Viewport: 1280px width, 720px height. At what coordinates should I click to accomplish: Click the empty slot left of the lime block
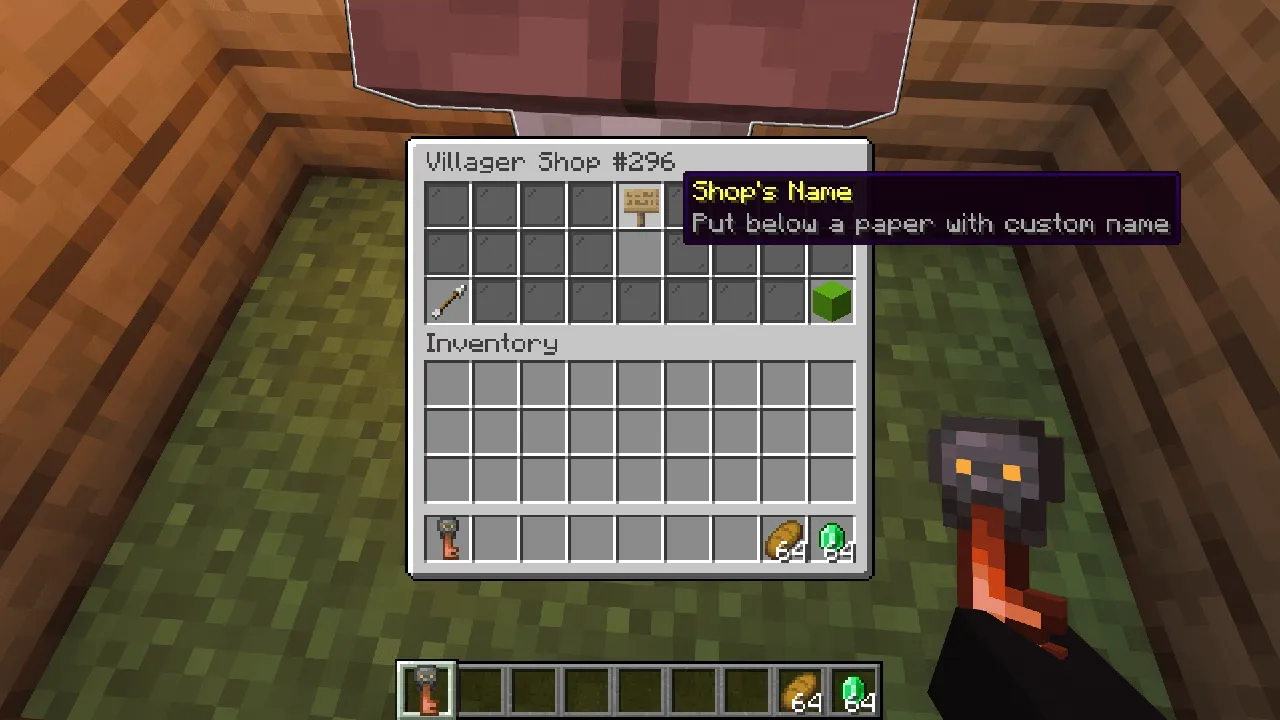pyautogui.click(x=782, y=301)
